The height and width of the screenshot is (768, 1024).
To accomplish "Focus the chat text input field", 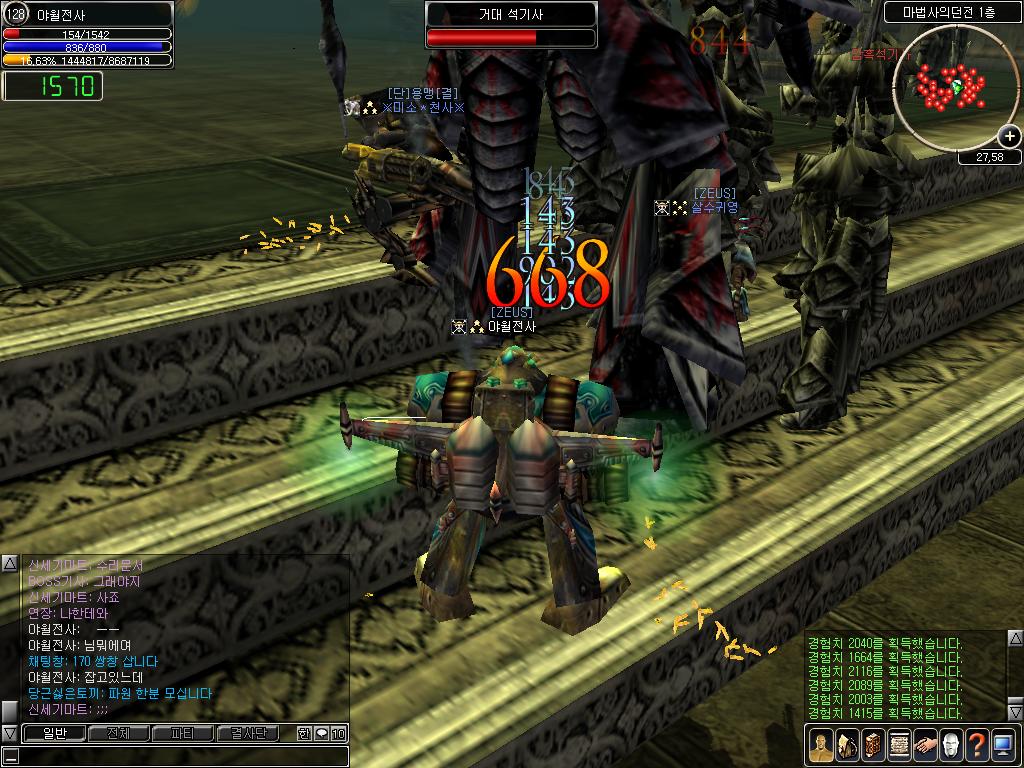I will pos(180,756).
